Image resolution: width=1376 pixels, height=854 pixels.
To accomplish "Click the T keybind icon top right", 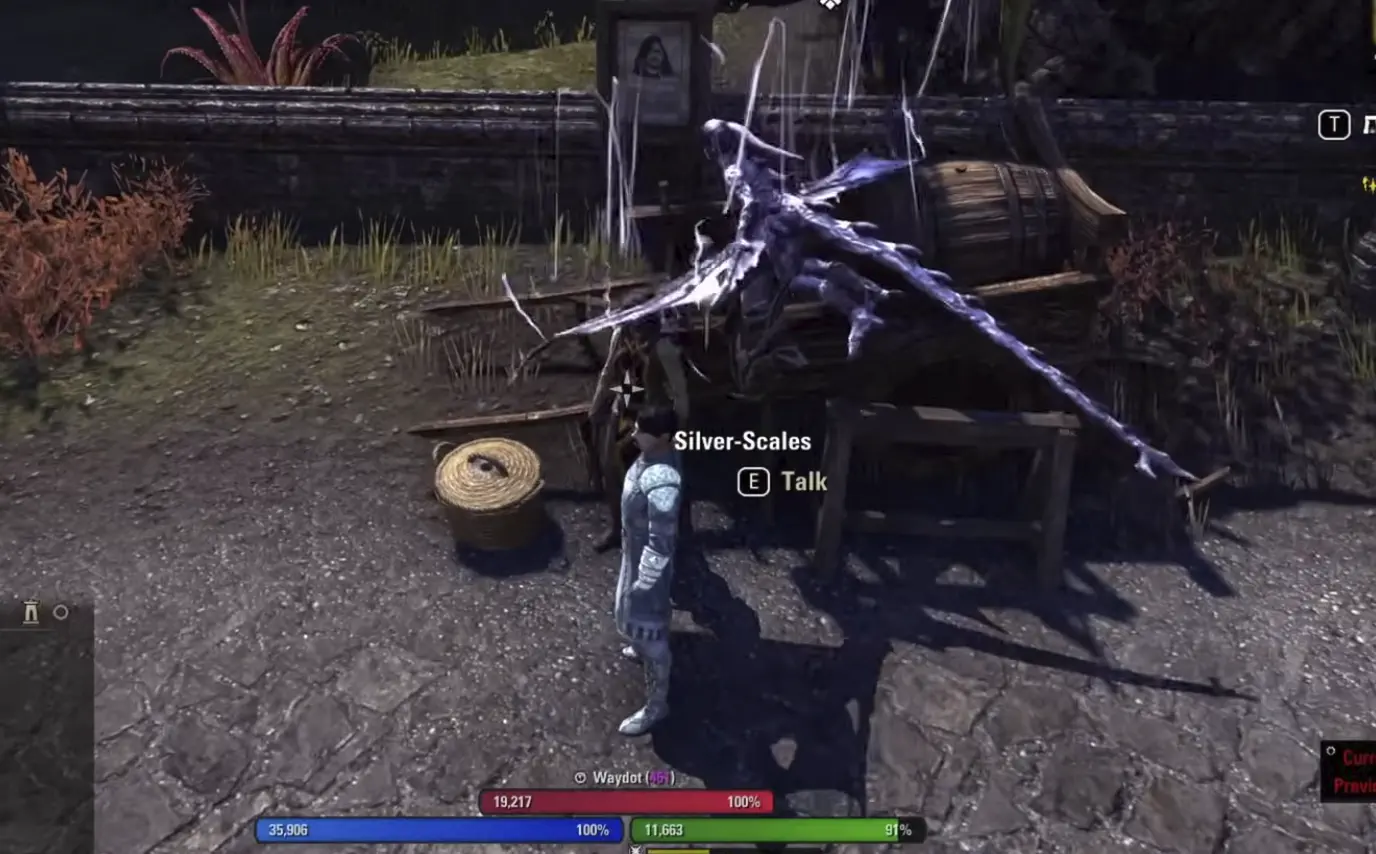I will tap(1333, 124).
